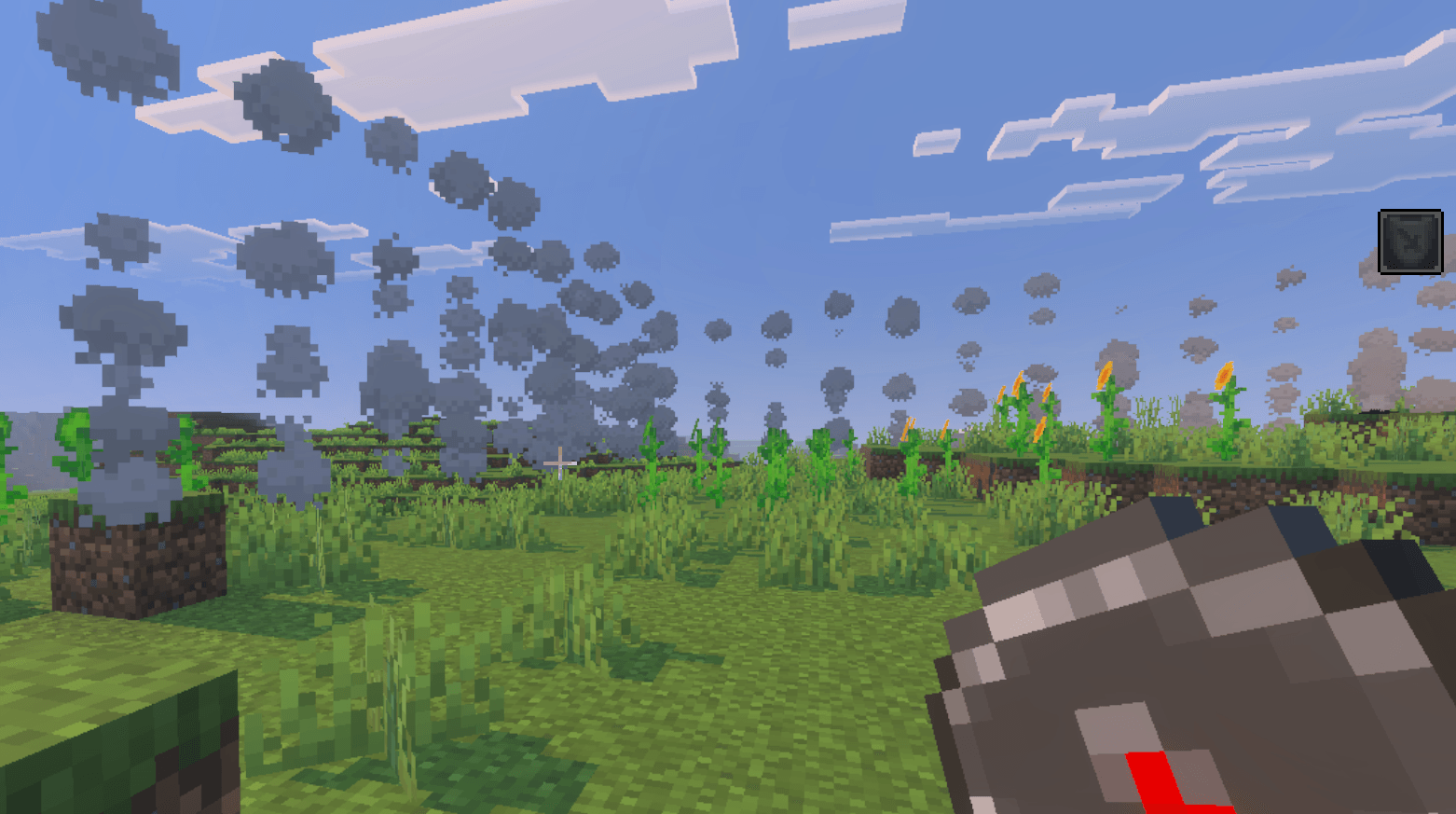1456x814 pixels.
Task: Click the center crosshair
Action: [x=559, y=462]
